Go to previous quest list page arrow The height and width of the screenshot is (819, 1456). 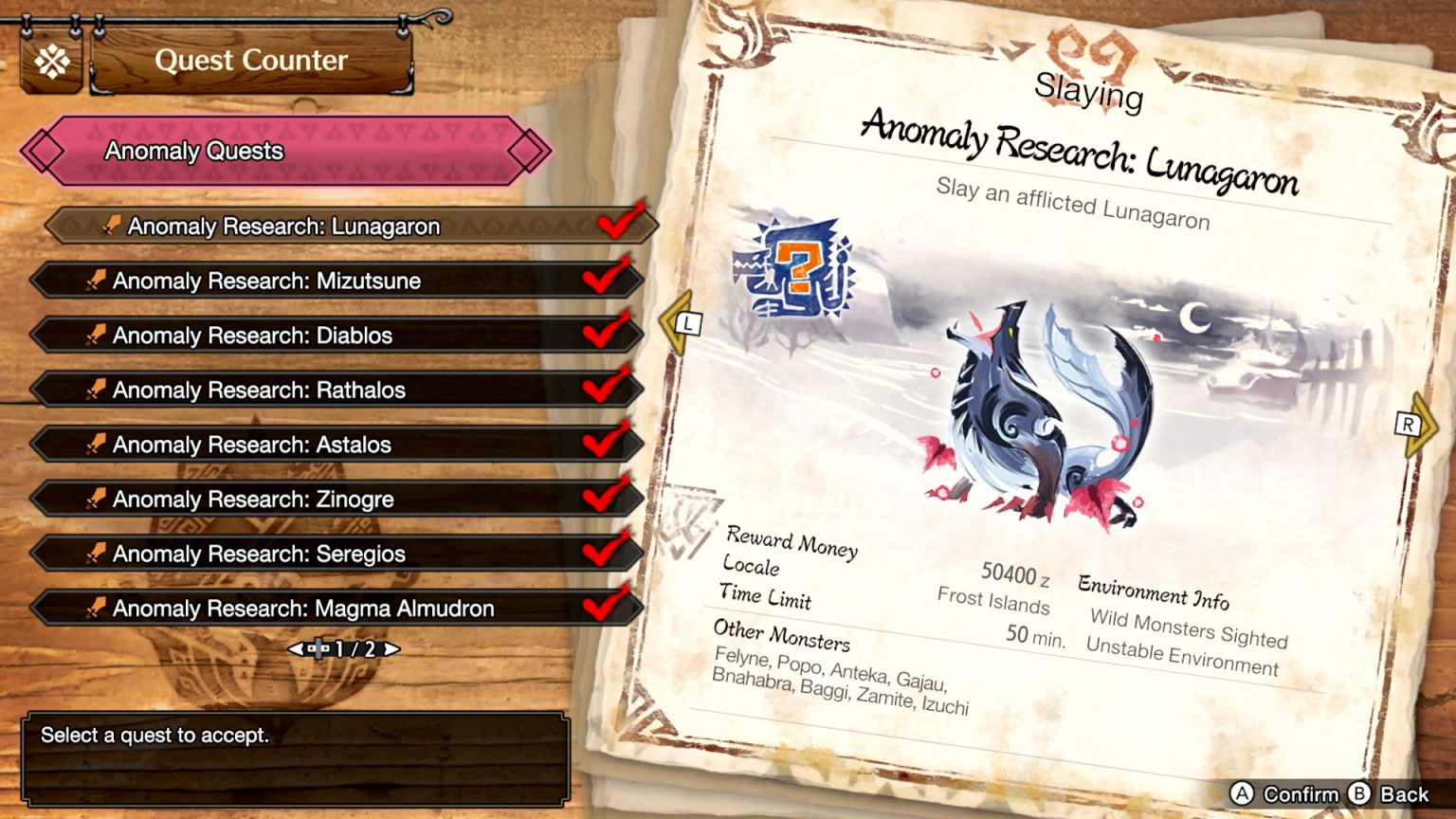tap(295, 649)
